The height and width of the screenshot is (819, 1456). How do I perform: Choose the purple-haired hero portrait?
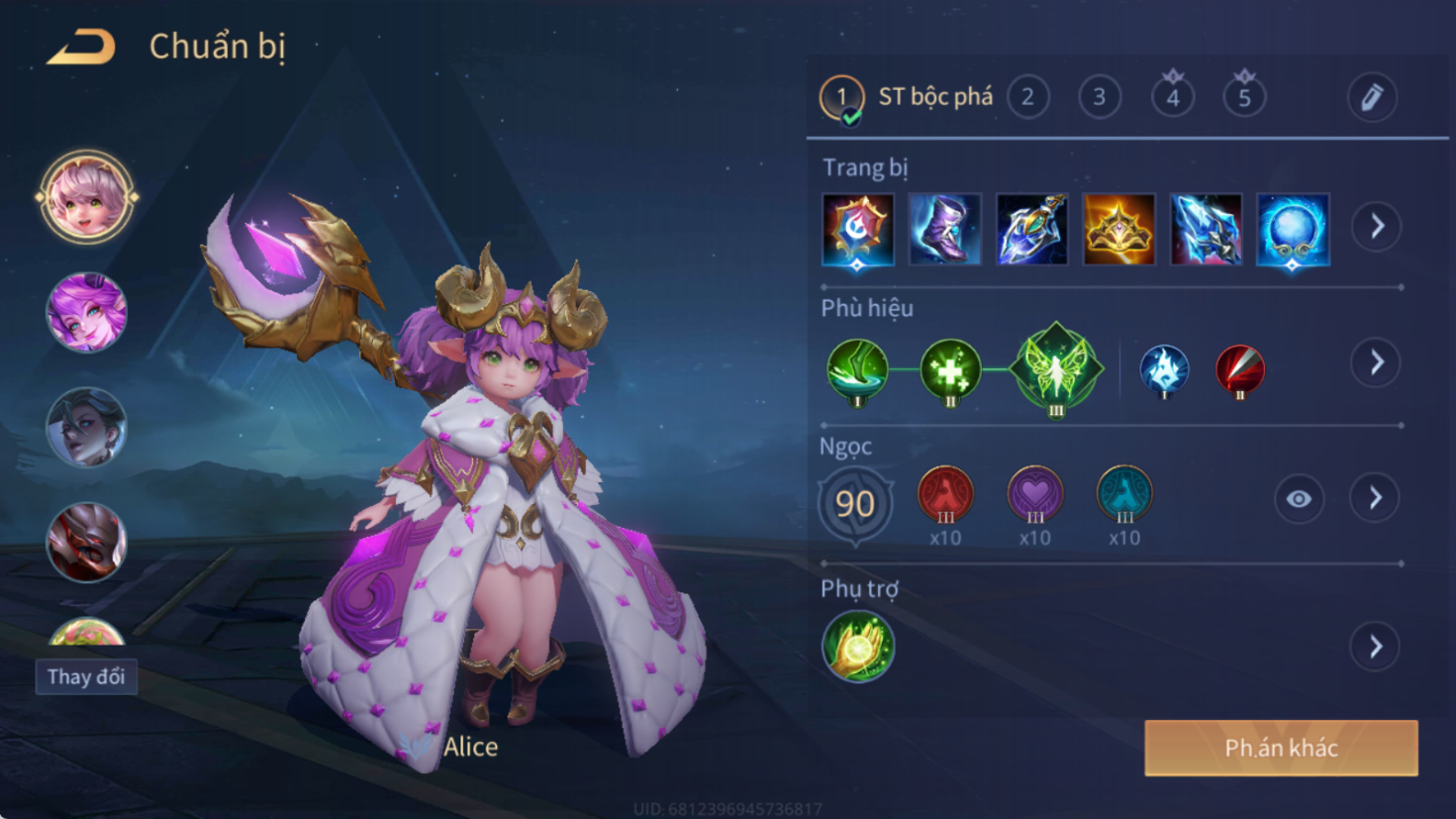[87, 313]
